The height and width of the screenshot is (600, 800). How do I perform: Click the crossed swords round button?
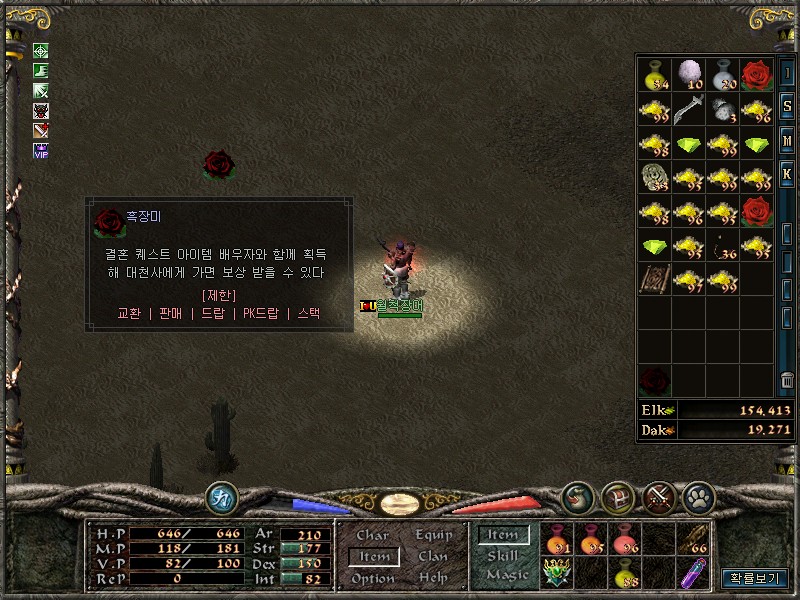(x=658, y=496)
